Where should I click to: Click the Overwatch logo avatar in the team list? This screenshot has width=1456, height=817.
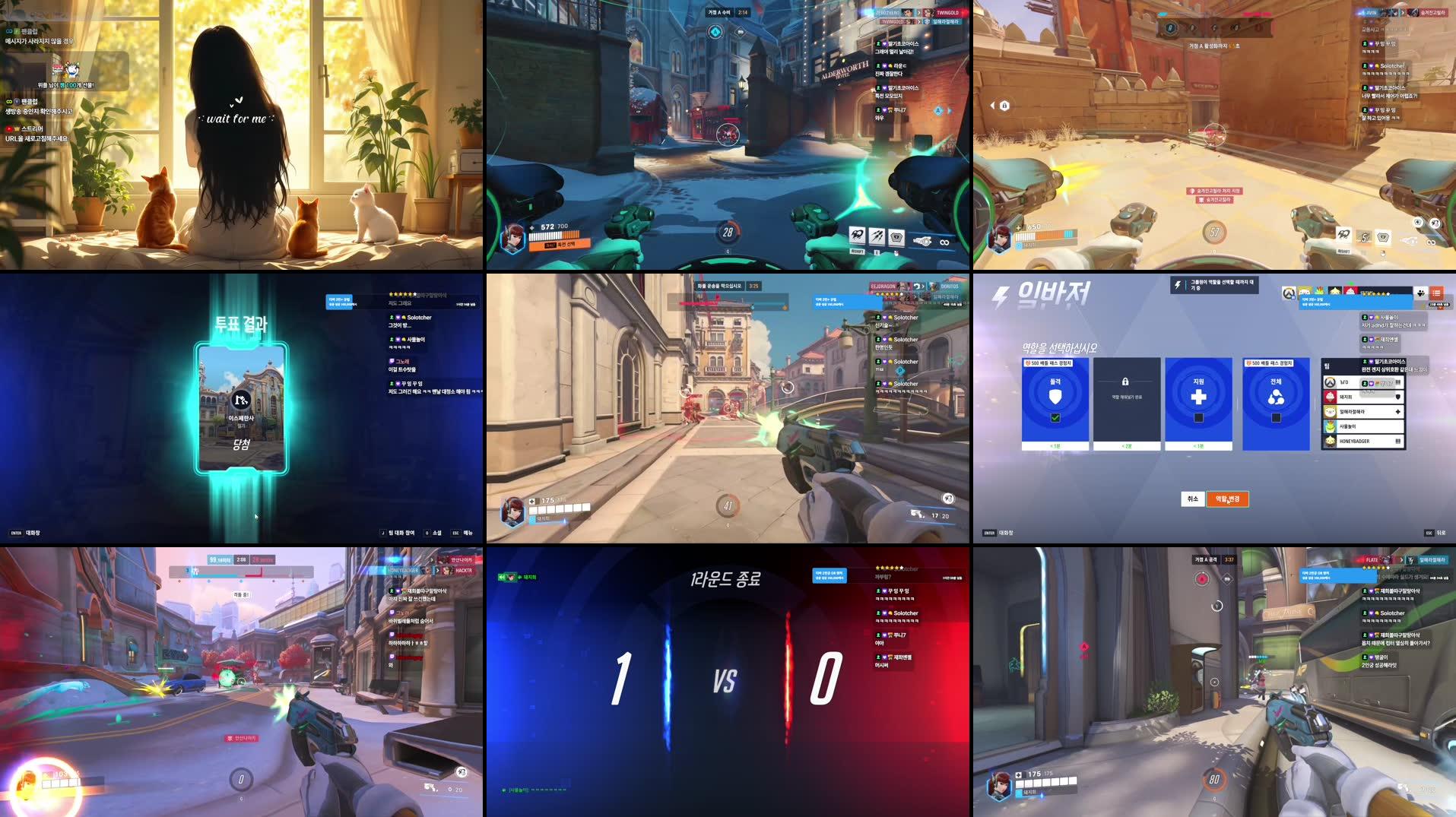coord(1329,383)
